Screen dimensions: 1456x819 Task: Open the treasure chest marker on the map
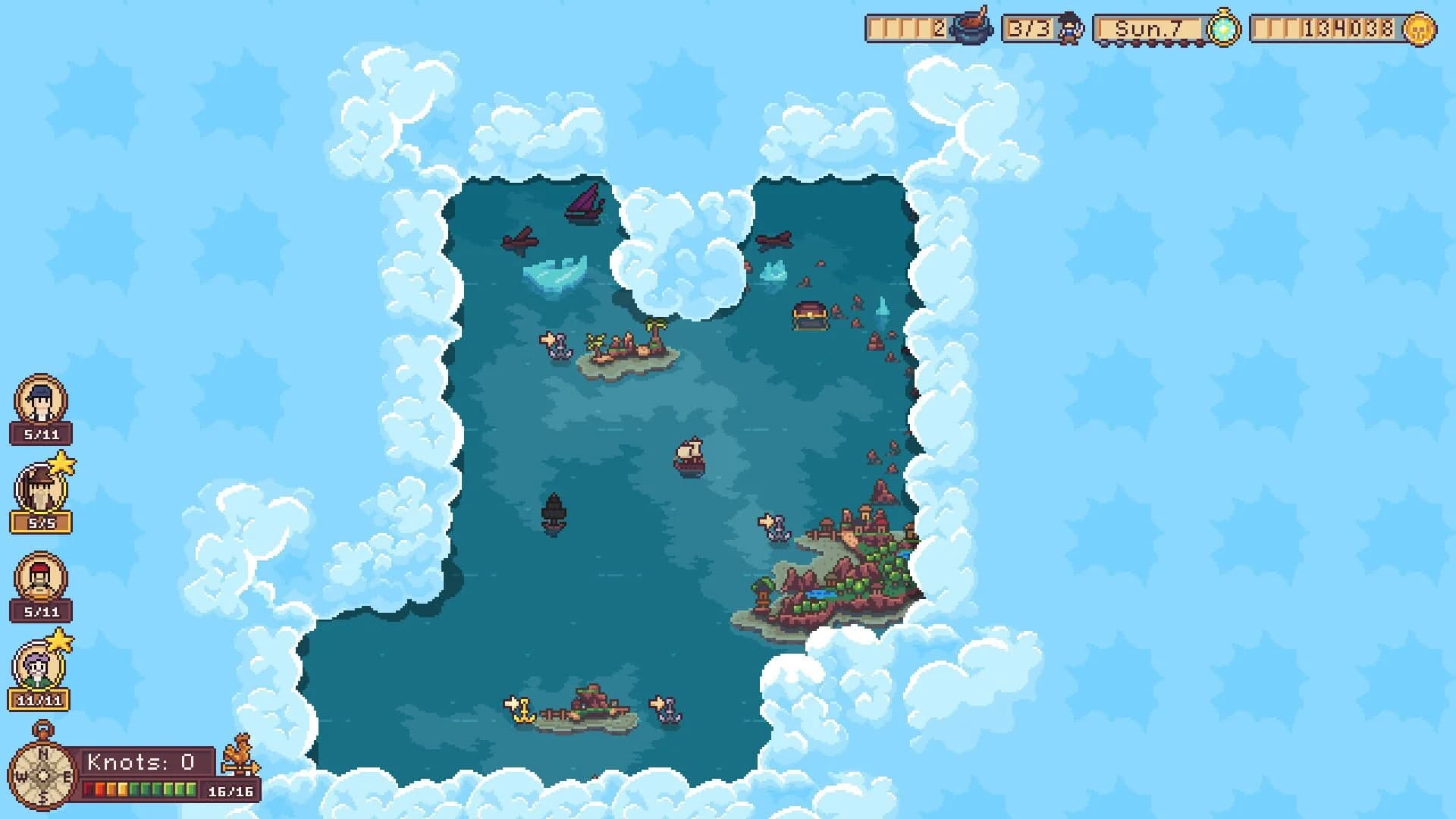(x=809, y=313)
